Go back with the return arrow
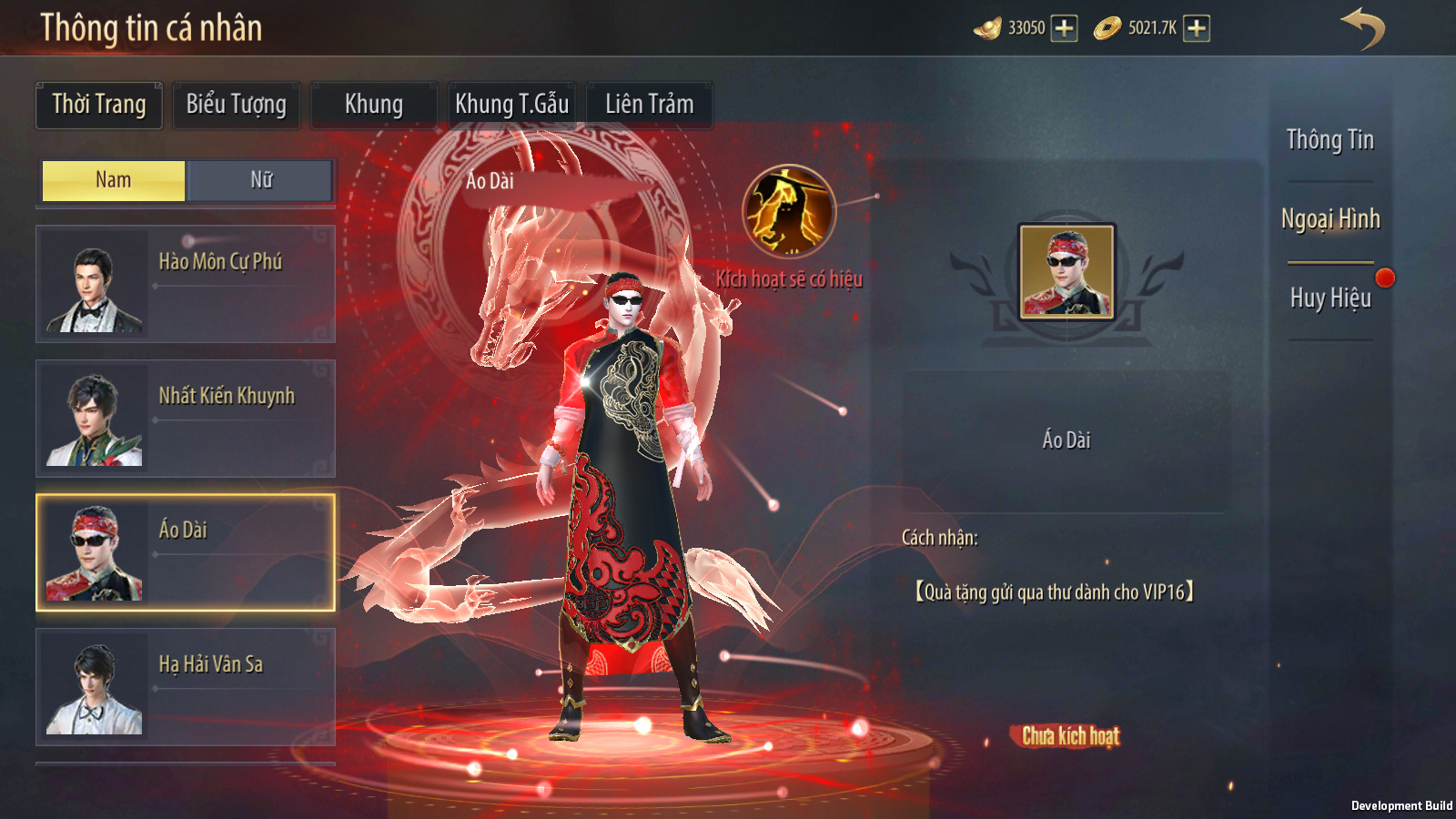 coord(1362,28)
